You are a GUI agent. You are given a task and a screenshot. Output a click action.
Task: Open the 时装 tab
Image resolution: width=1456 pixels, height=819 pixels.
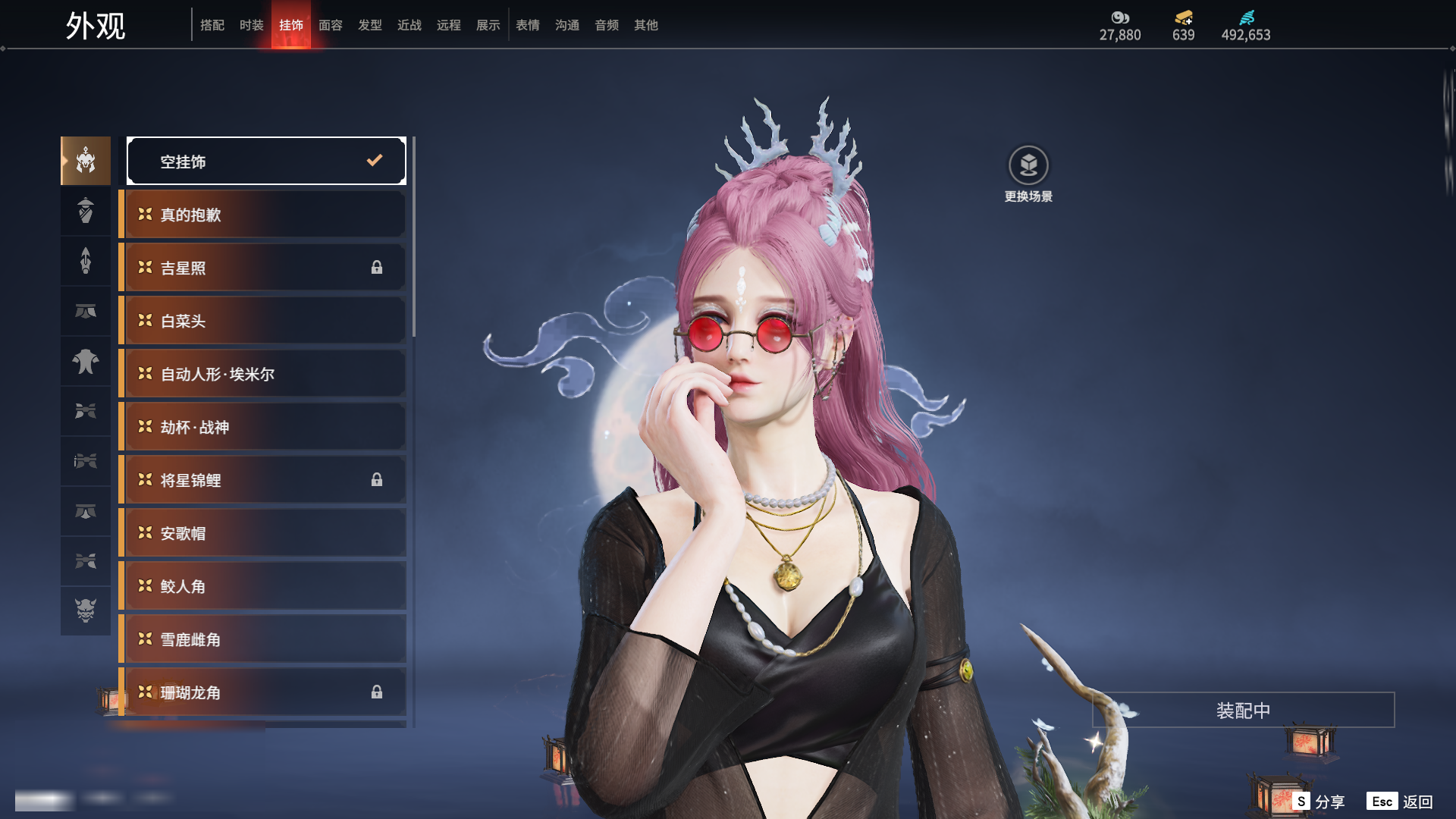click(252, 25)
